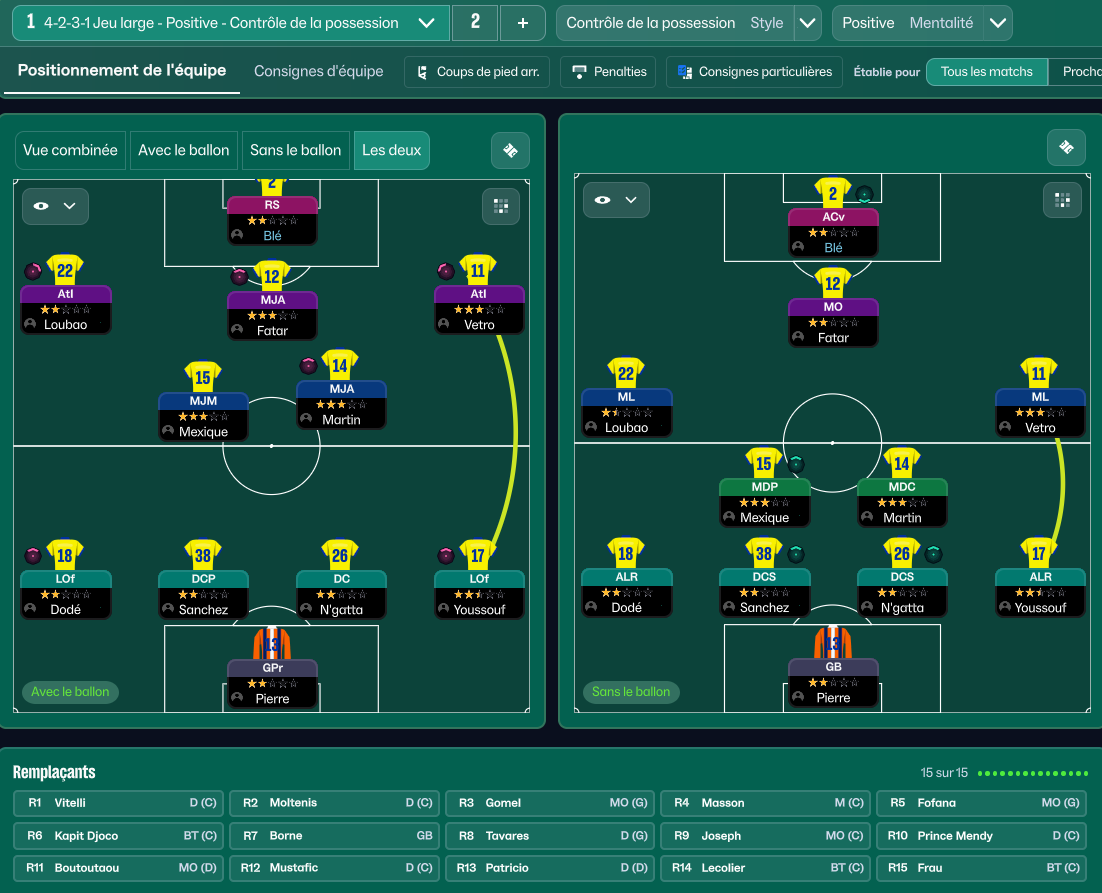Open the eye visibility dropdown on left pitch

pos(55,206)
